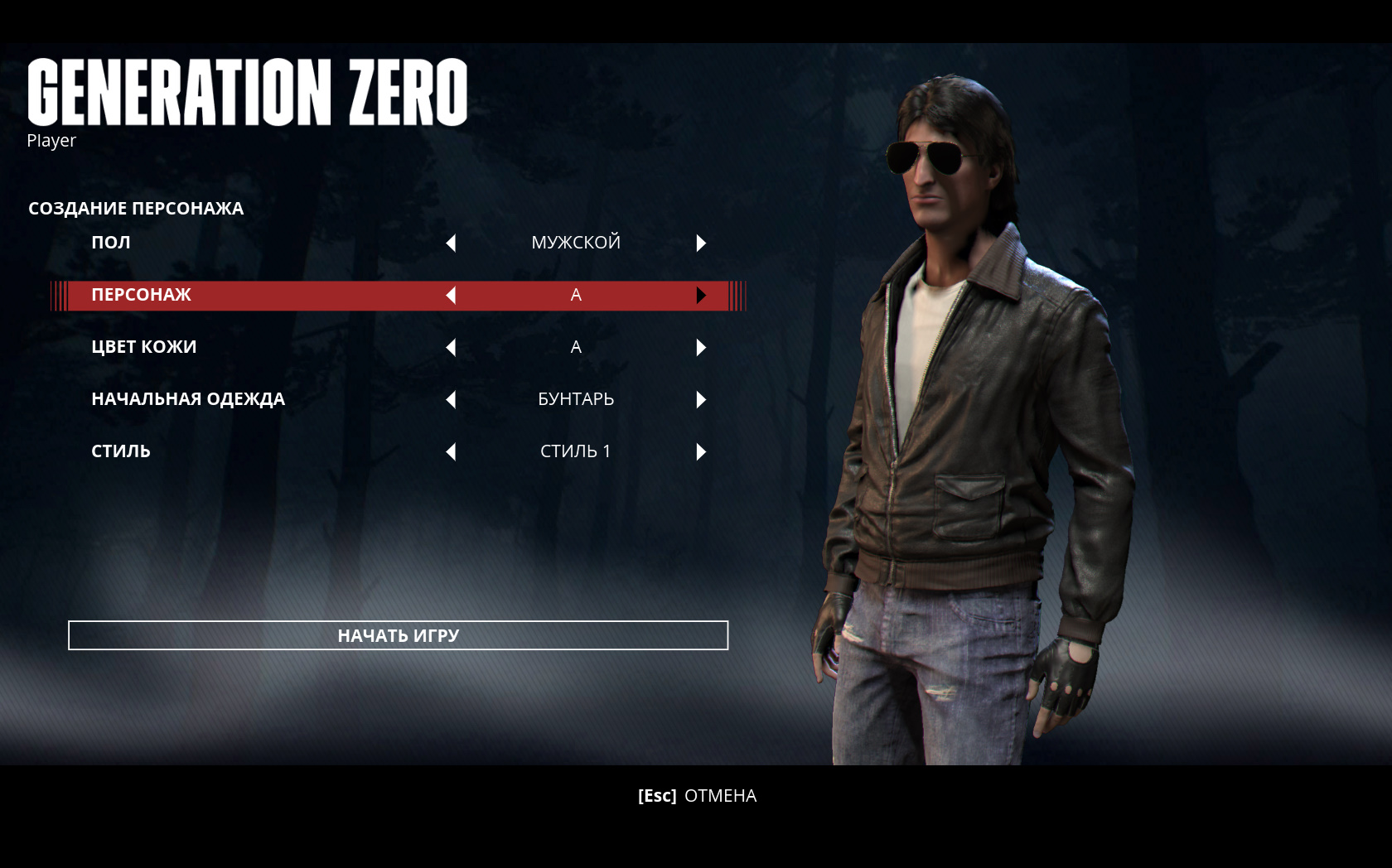Screen dimensions: 1392x868
Task: Click right arrow next to СТИЛЬ 1
Action: pos(701,451)
